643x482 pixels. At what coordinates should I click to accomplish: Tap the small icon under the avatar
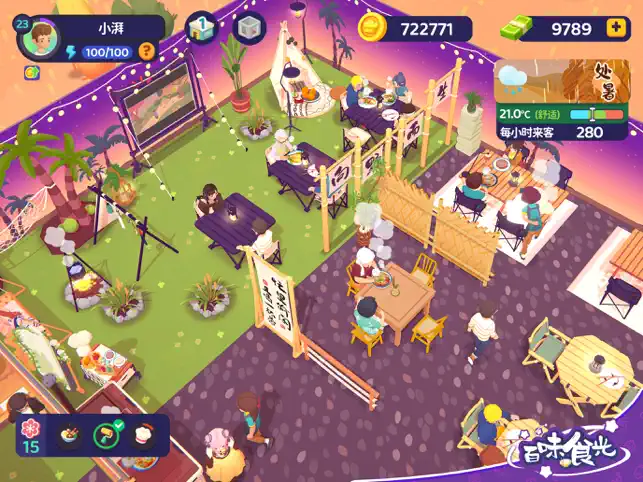point(32,73)
